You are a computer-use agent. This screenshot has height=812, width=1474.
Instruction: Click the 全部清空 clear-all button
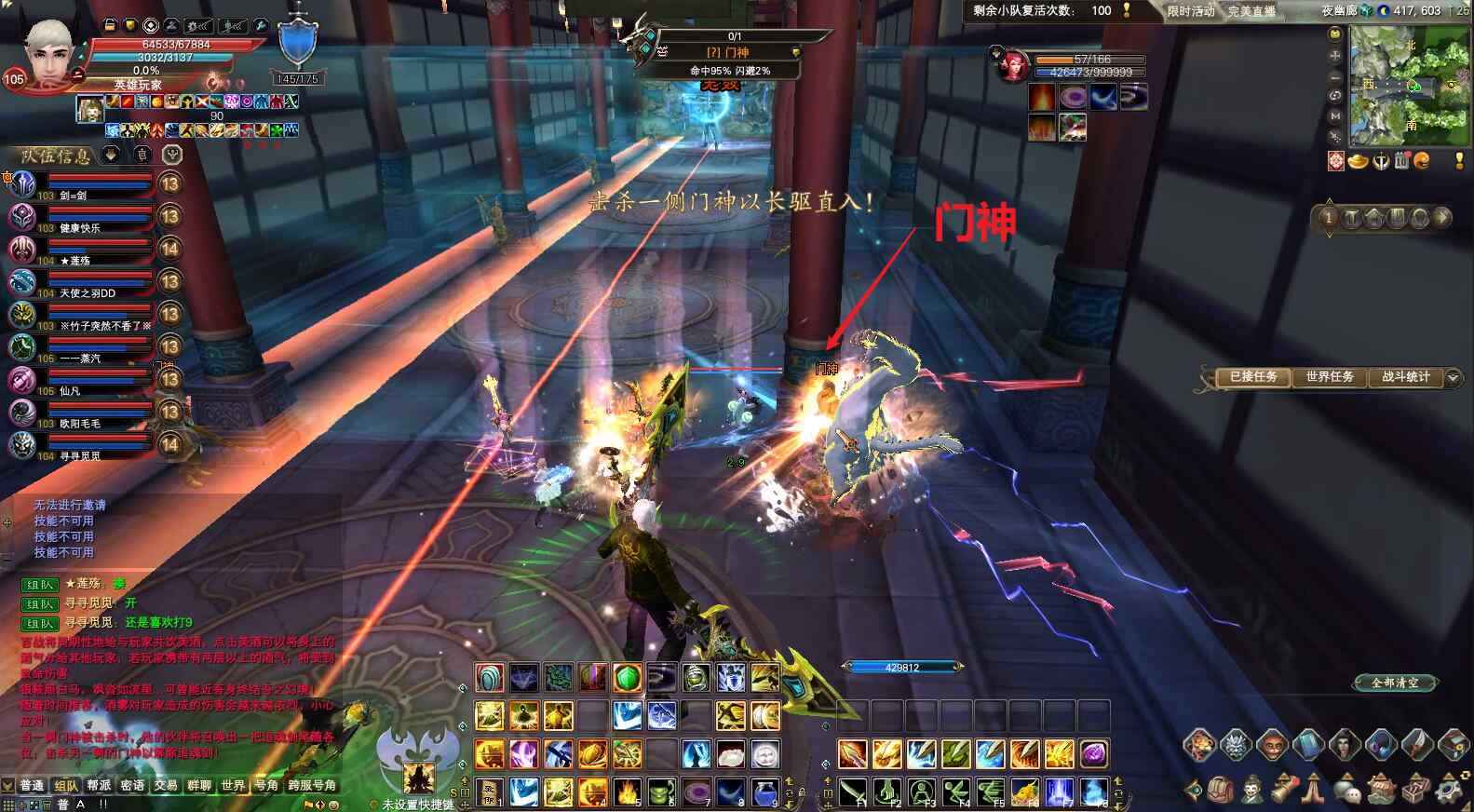coord(1395,683)
